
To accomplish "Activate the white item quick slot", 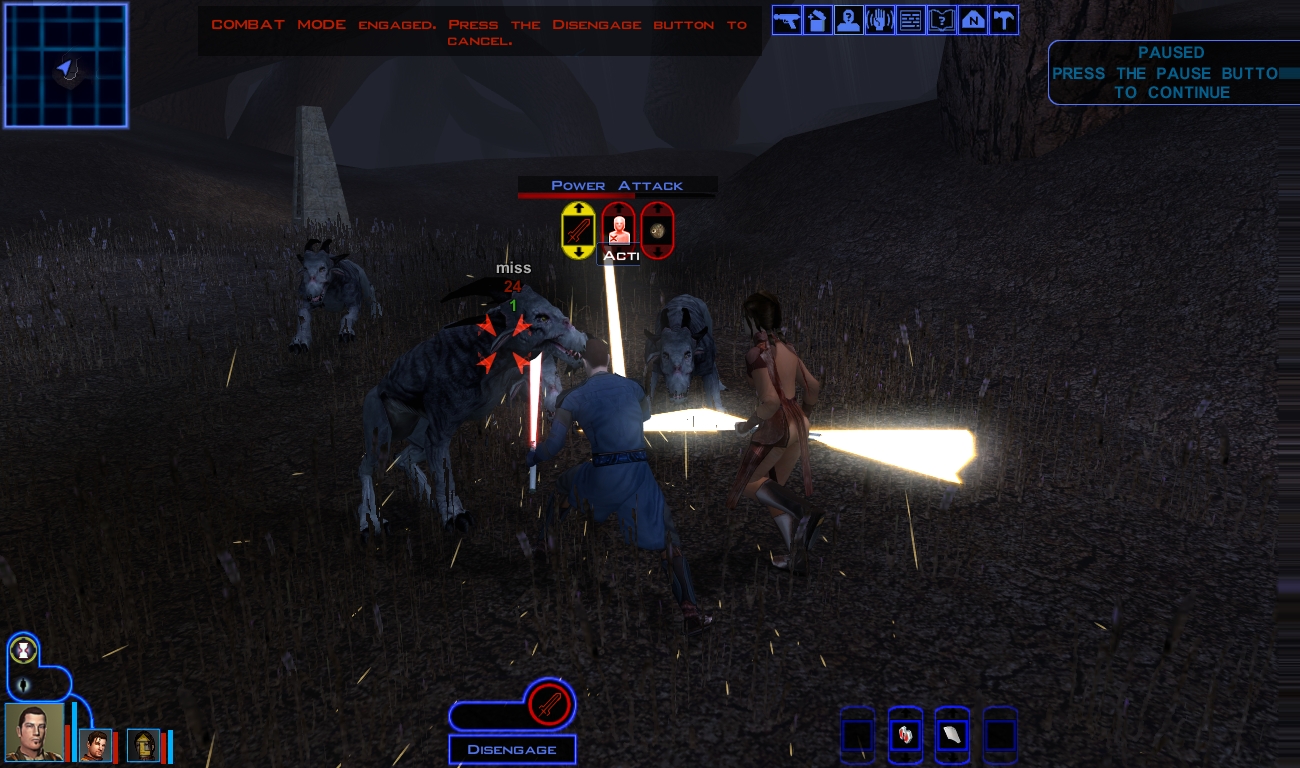I will click(953, 735).
